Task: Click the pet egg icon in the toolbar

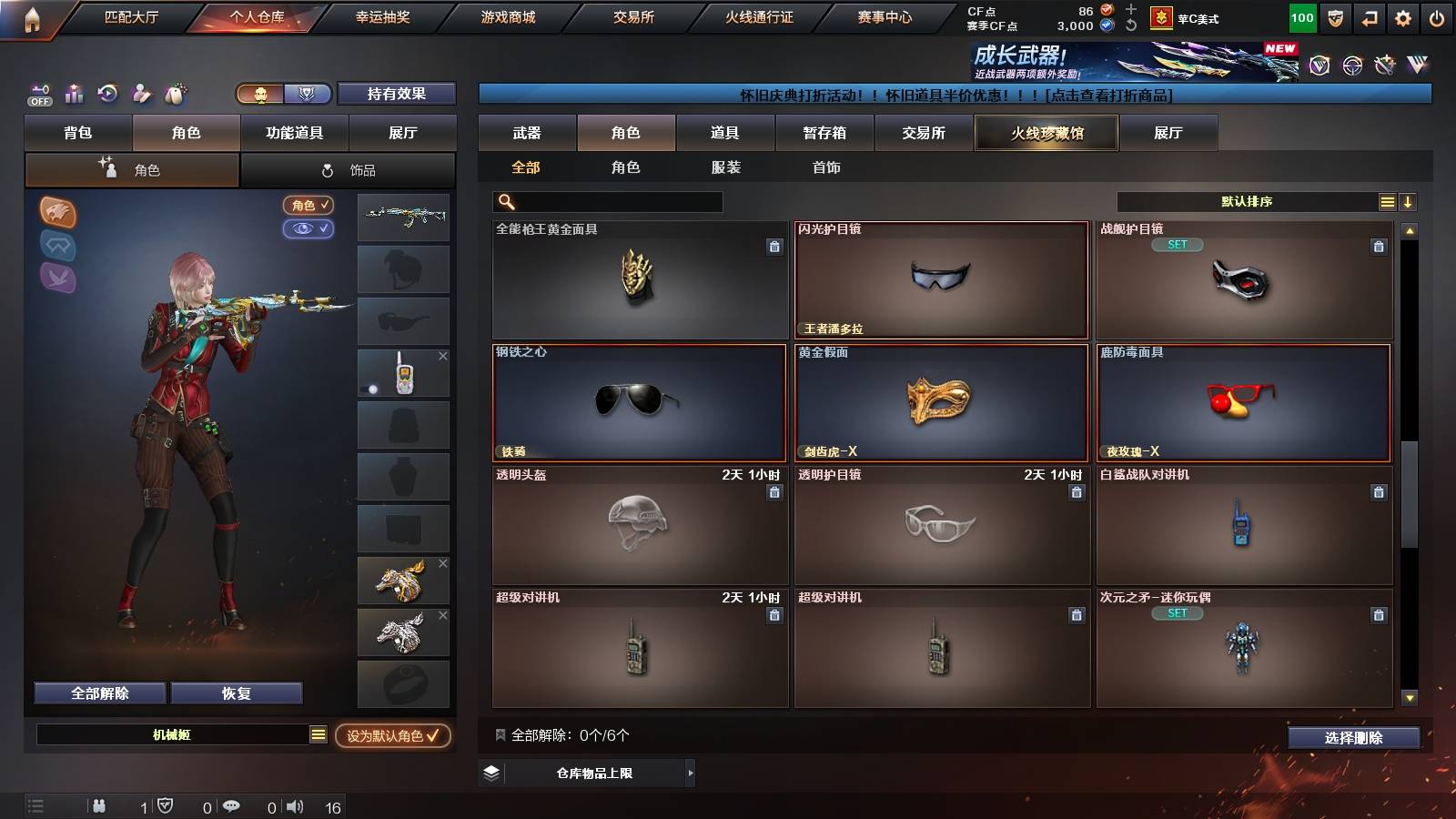Action: pos(175,94)
